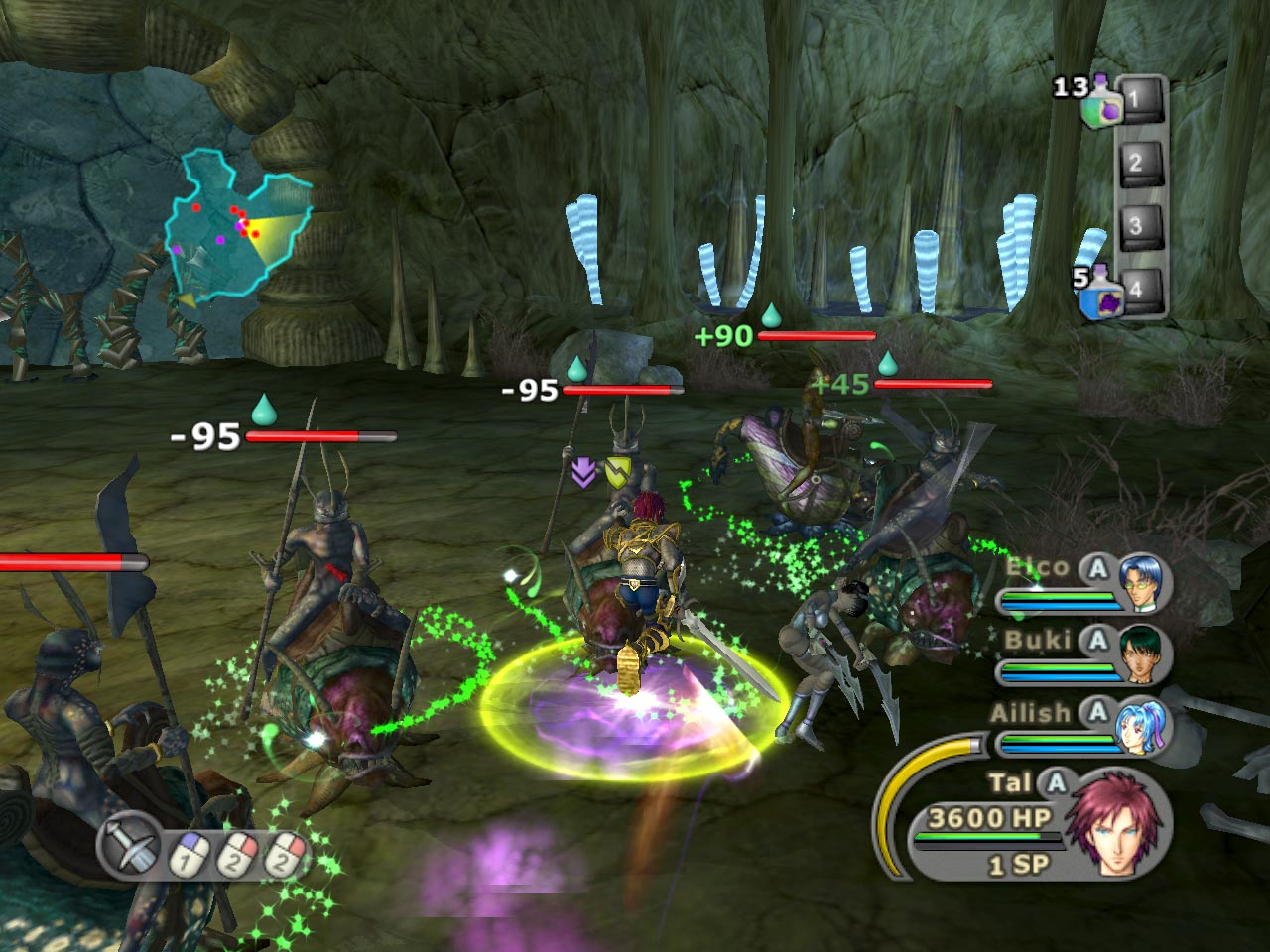Toggle the A badge beside Buki

tap(1097, 641)
